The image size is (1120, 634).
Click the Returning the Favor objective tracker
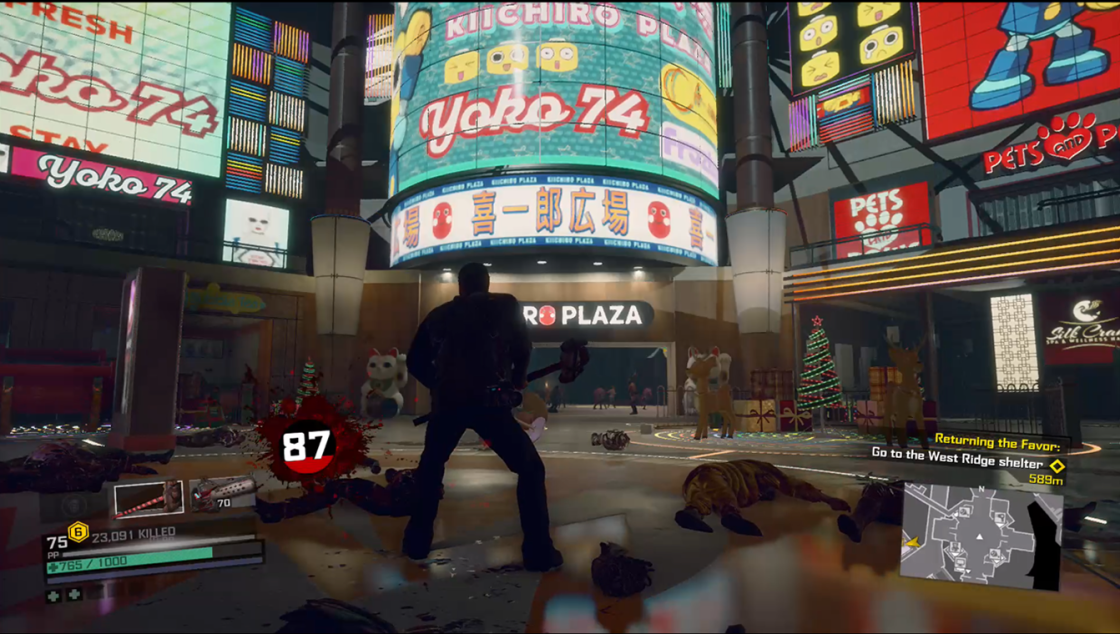tap(1002, 441)
